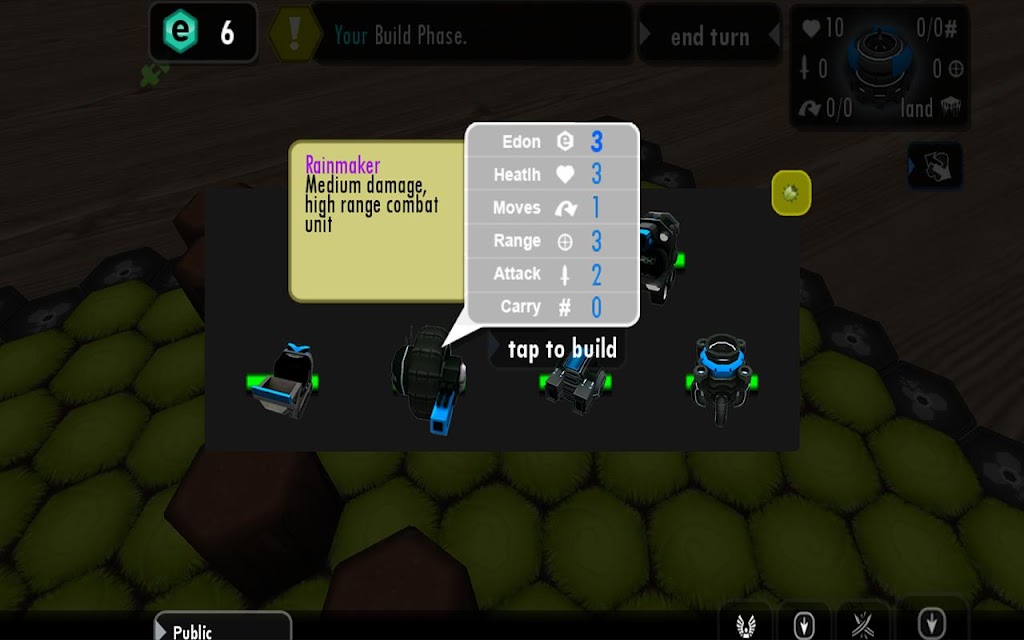This screenshot has height=640, width=1024.
Task: Select the crossed swords icon
Action: [x=864, y=624]
